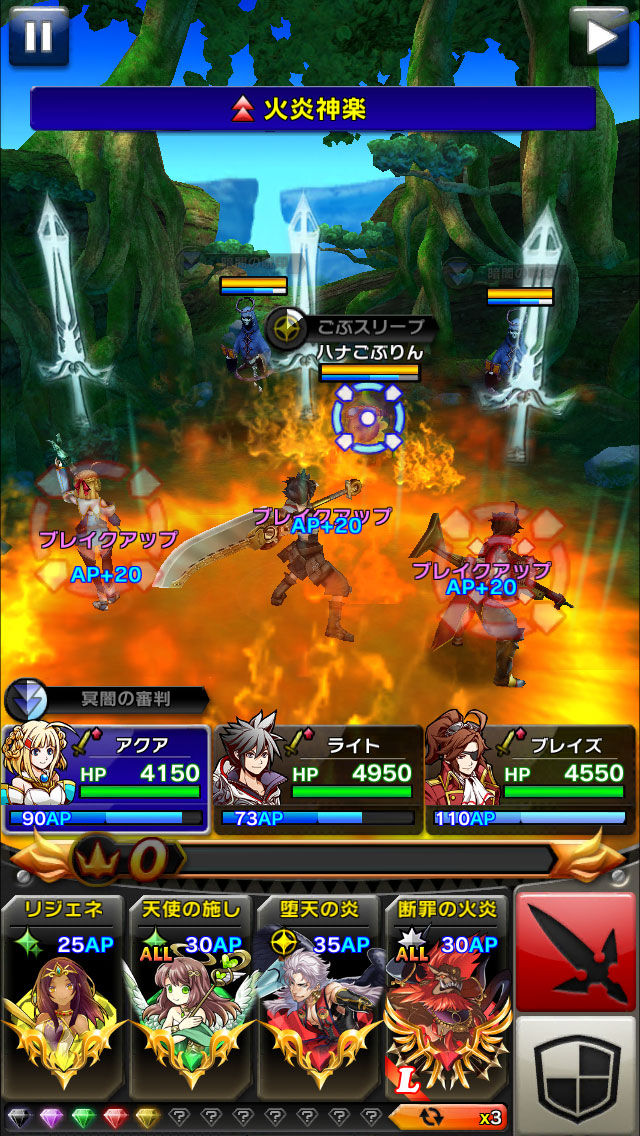Pause the battle
This screenshot has width=640, height=1136.
38,35
